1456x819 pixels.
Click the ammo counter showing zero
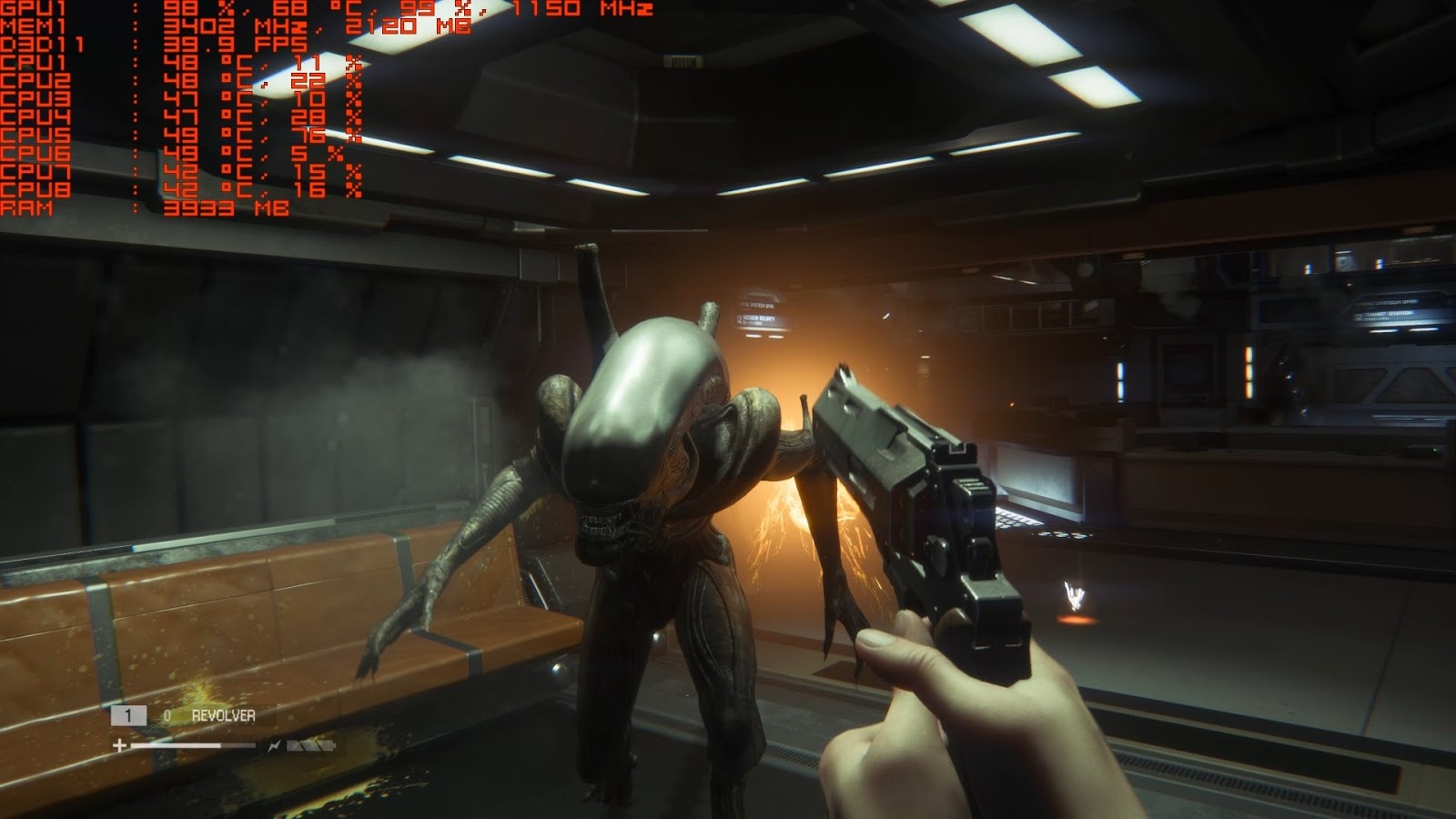click(x=166, y=716)
